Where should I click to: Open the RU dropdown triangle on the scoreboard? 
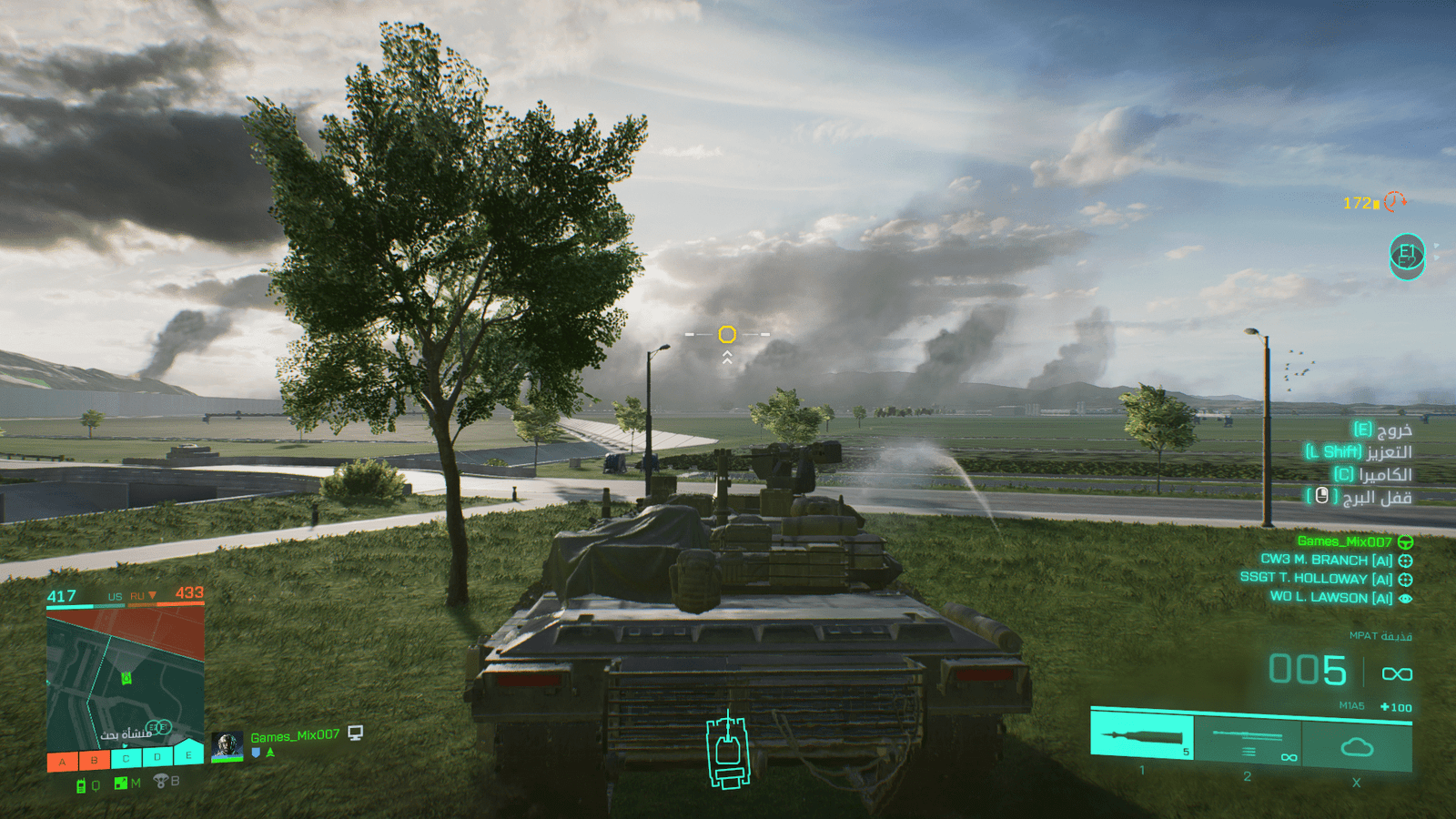click(x=153, y=595)
